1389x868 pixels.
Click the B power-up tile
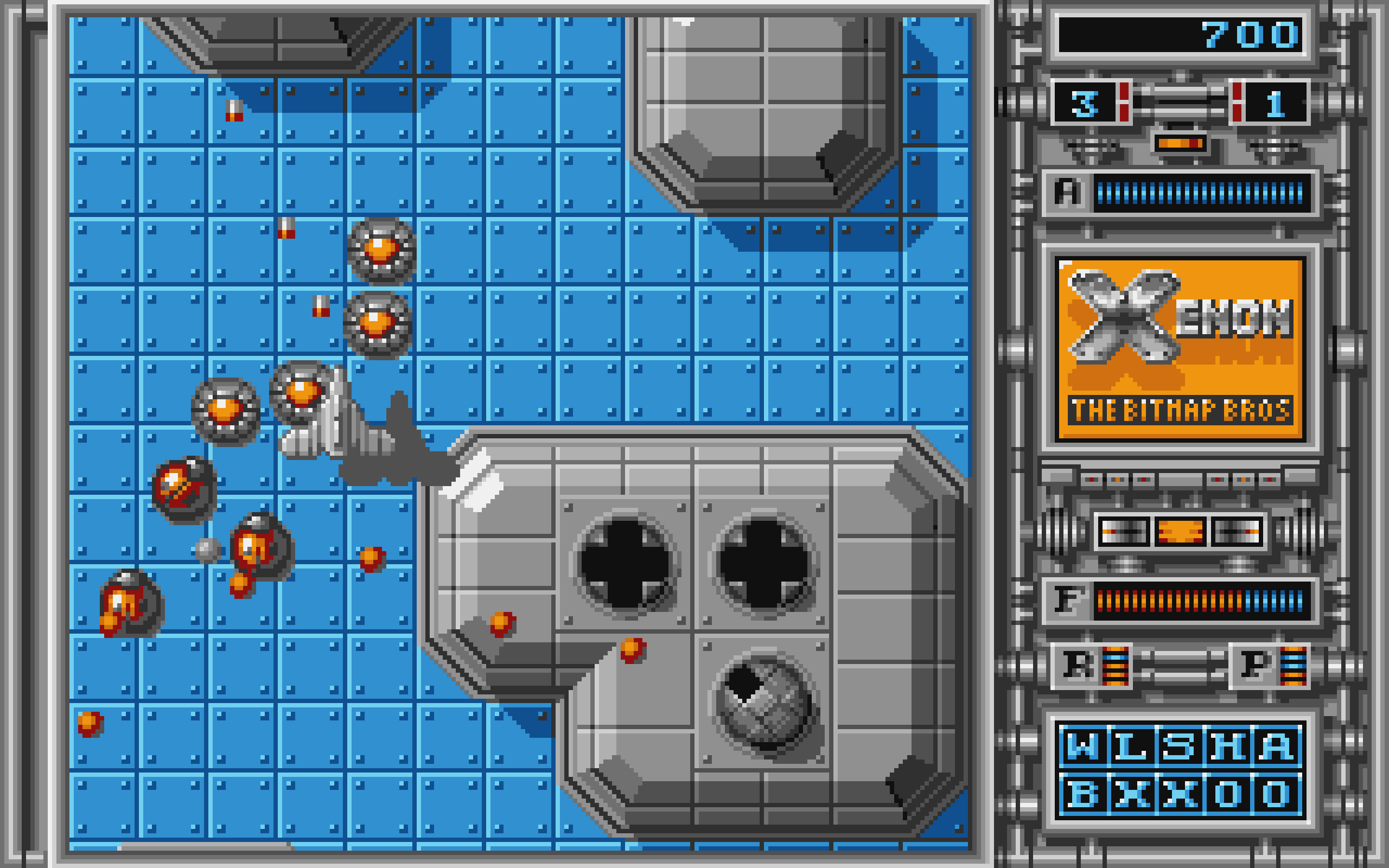[1082, 795]
